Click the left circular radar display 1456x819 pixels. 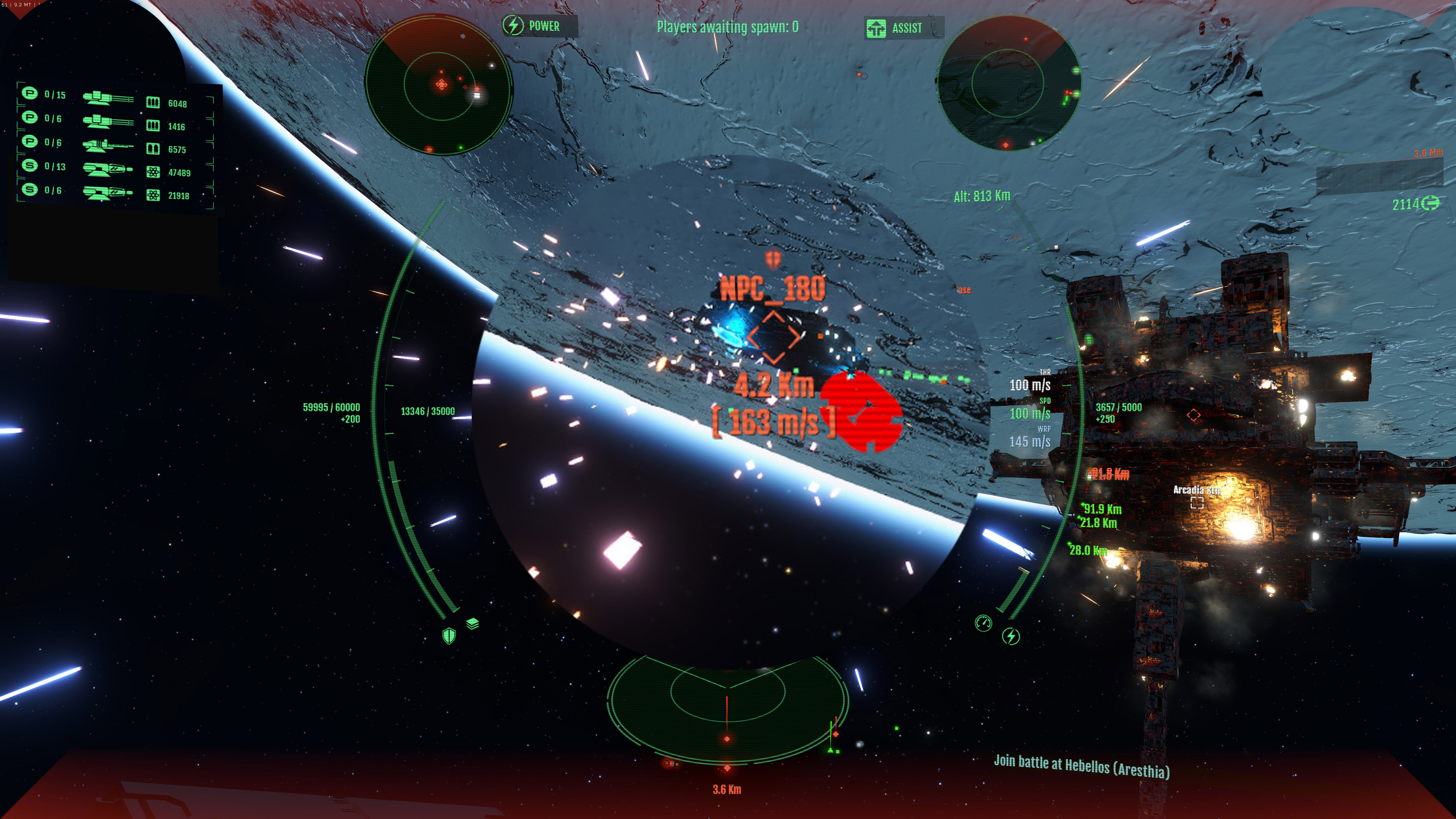(x=439, y=85)
